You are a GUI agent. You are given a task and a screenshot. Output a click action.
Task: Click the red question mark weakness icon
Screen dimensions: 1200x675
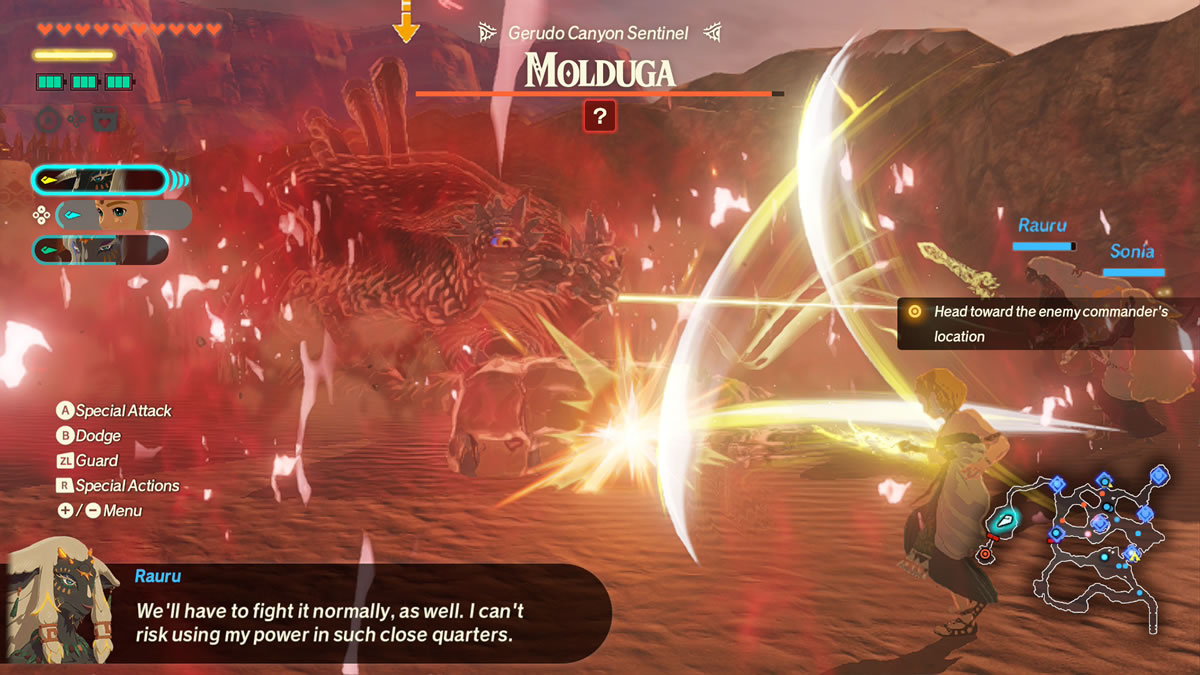click(x=599, y=117)
